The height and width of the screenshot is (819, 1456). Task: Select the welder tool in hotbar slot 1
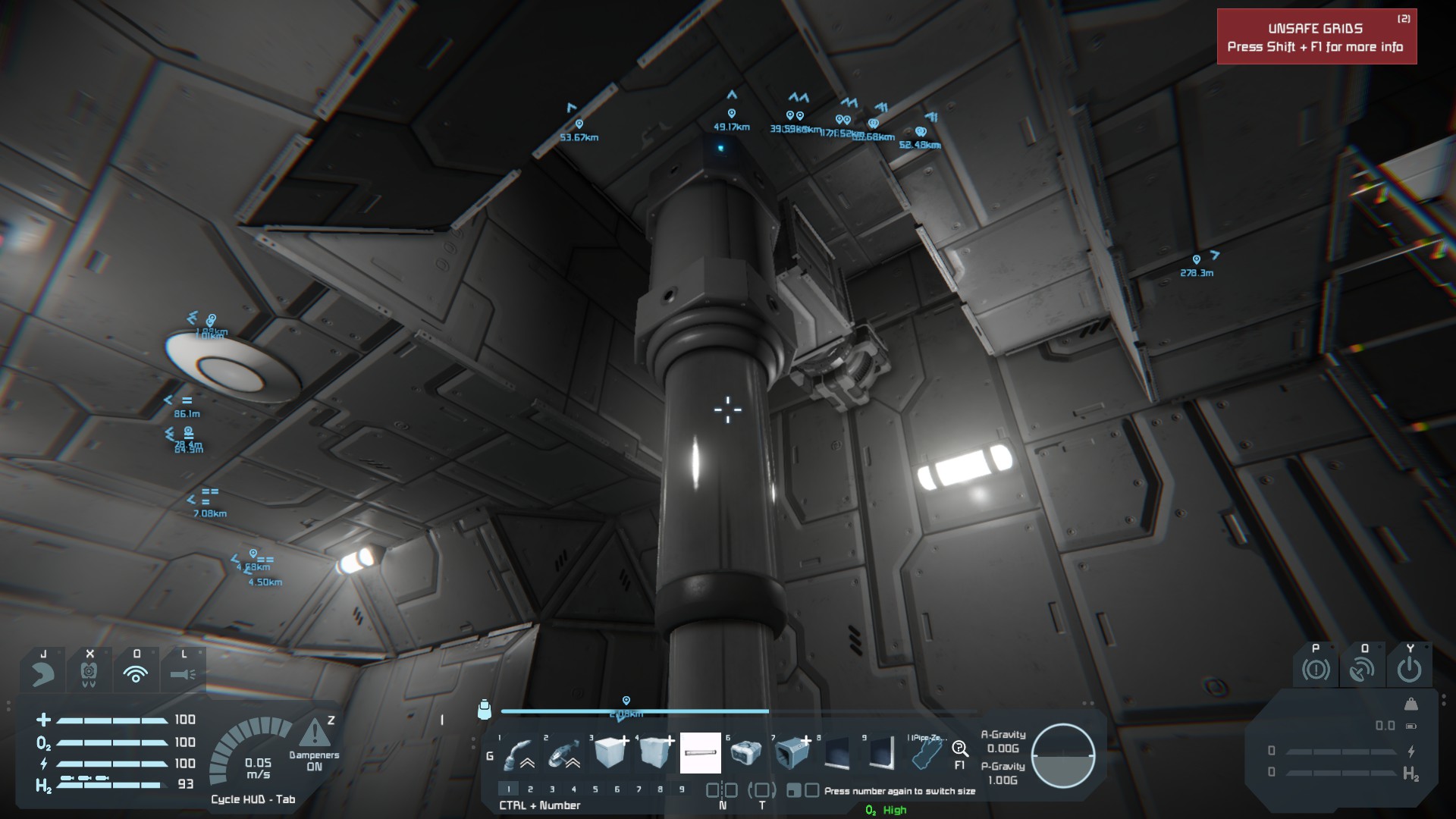(519, 753)
